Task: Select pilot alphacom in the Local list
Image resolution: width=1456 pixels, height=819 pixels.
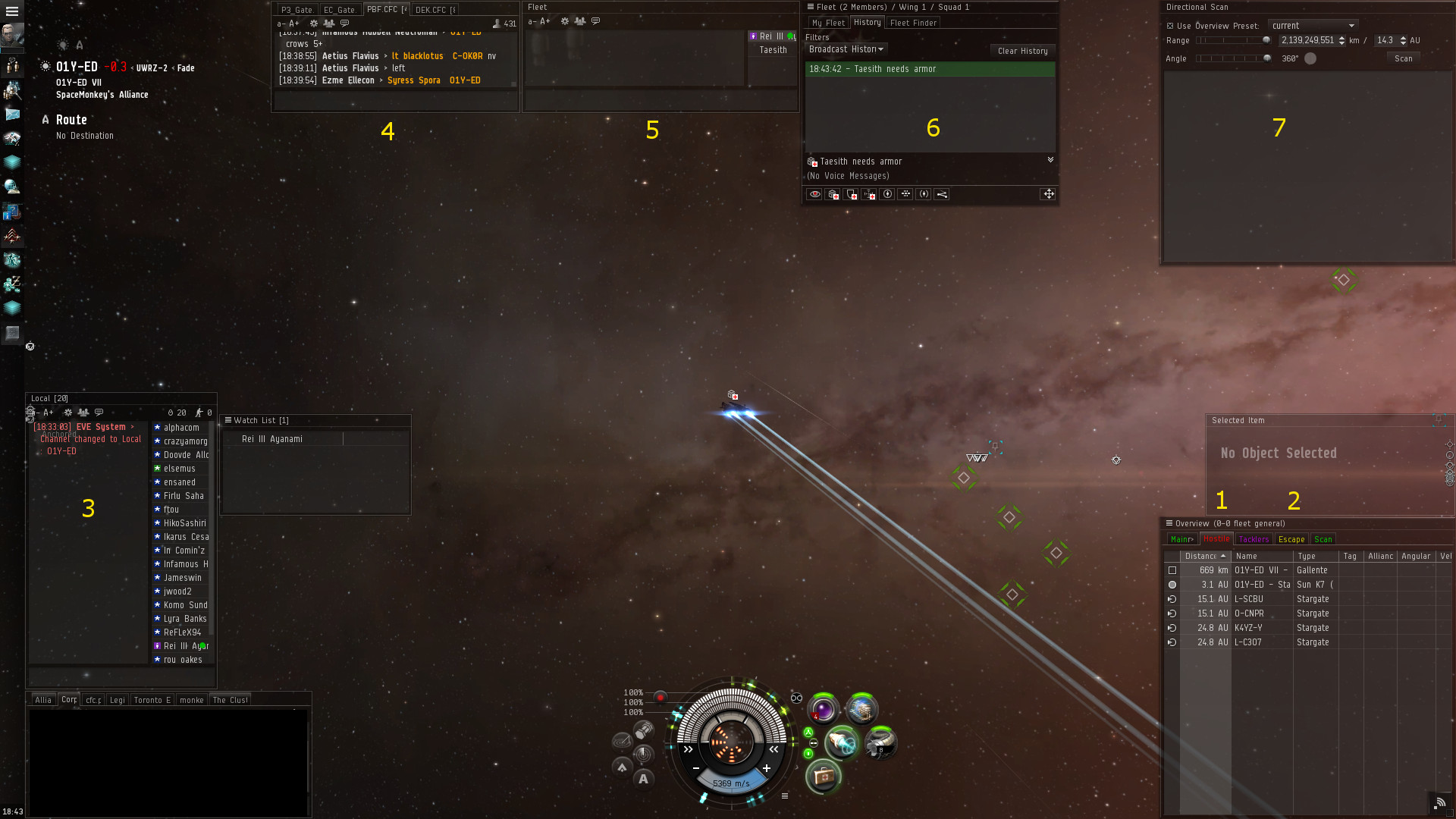Action: click(181, 428)
